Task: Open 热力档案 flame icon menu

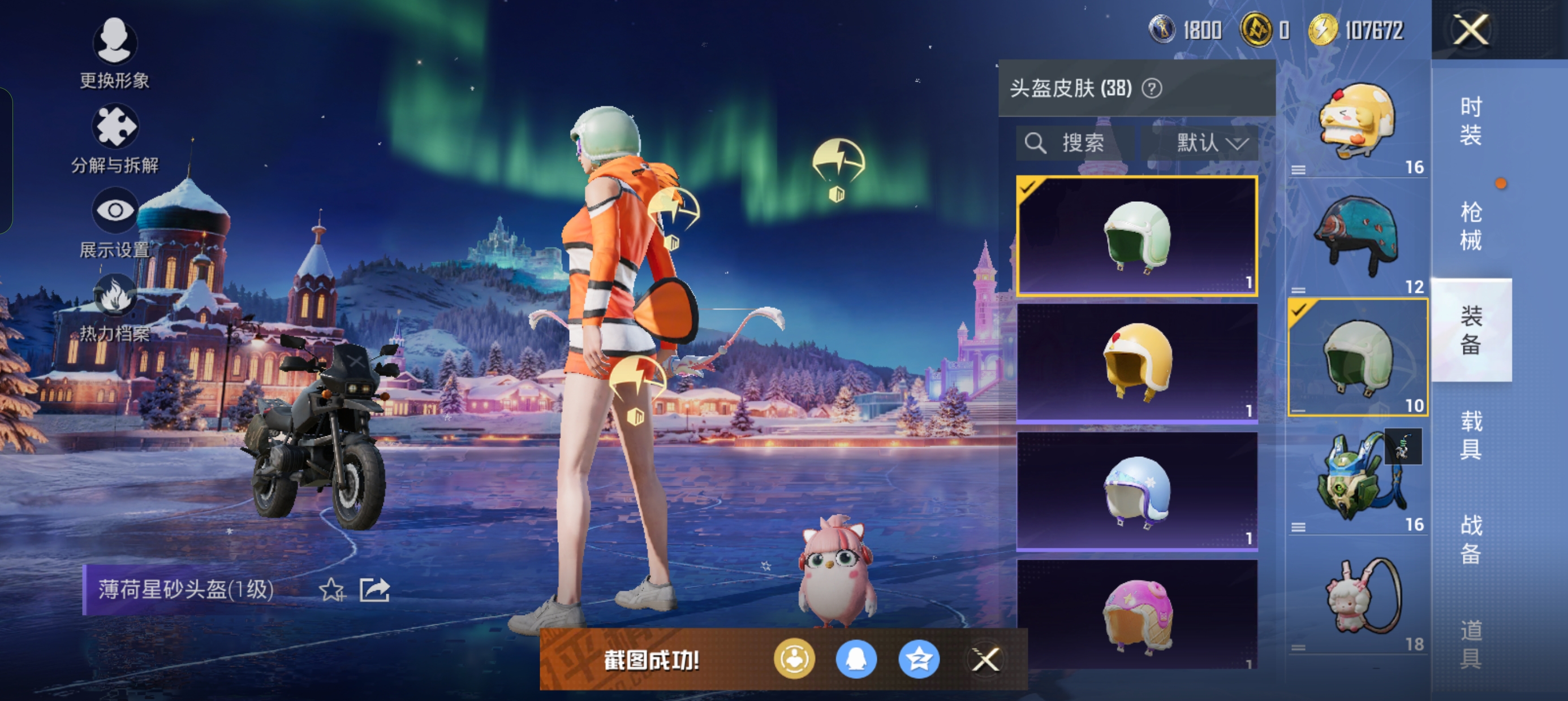Action: click(114, 306)
